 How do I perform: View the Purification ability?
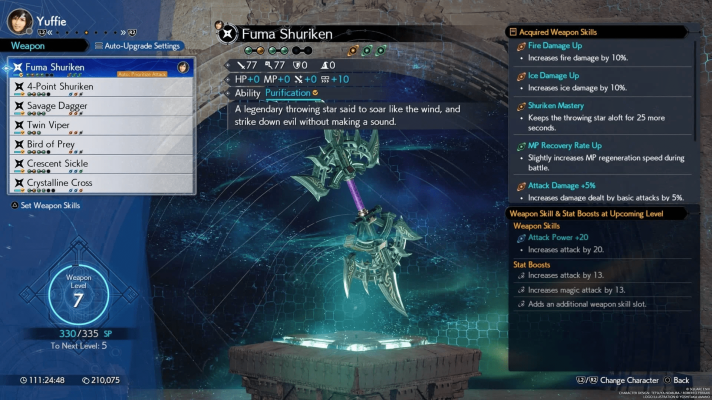(x=288, y=93)
